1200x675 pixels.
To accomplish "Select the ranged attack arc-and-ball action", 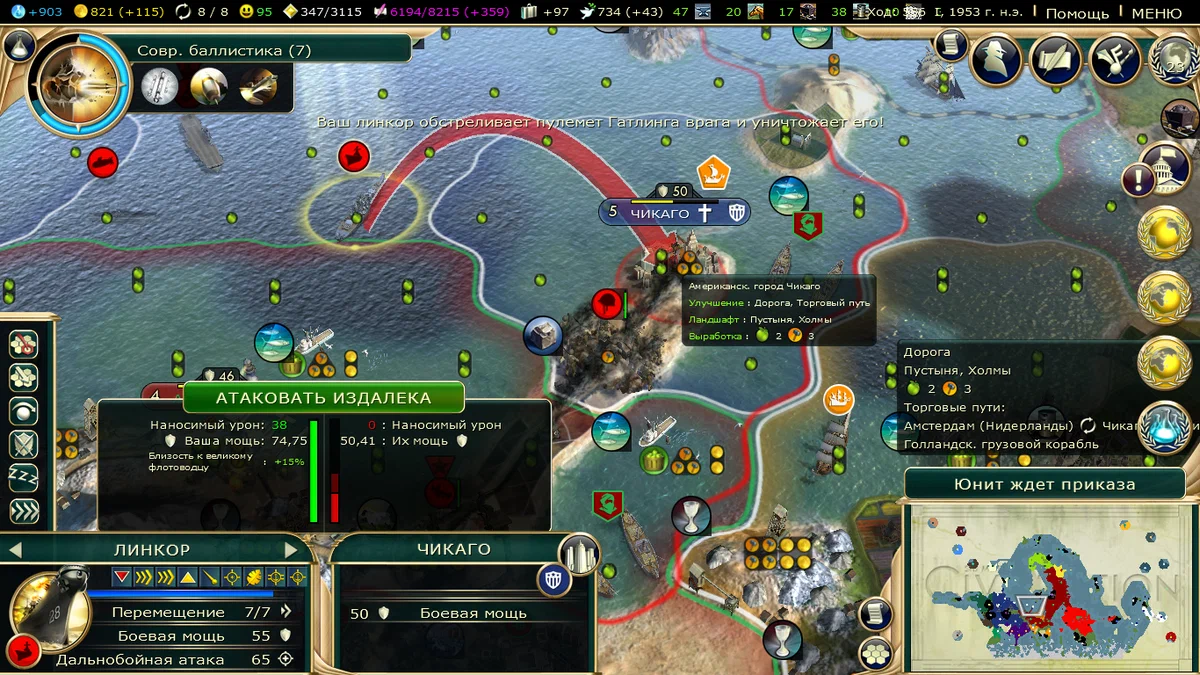I will point(23,410).
